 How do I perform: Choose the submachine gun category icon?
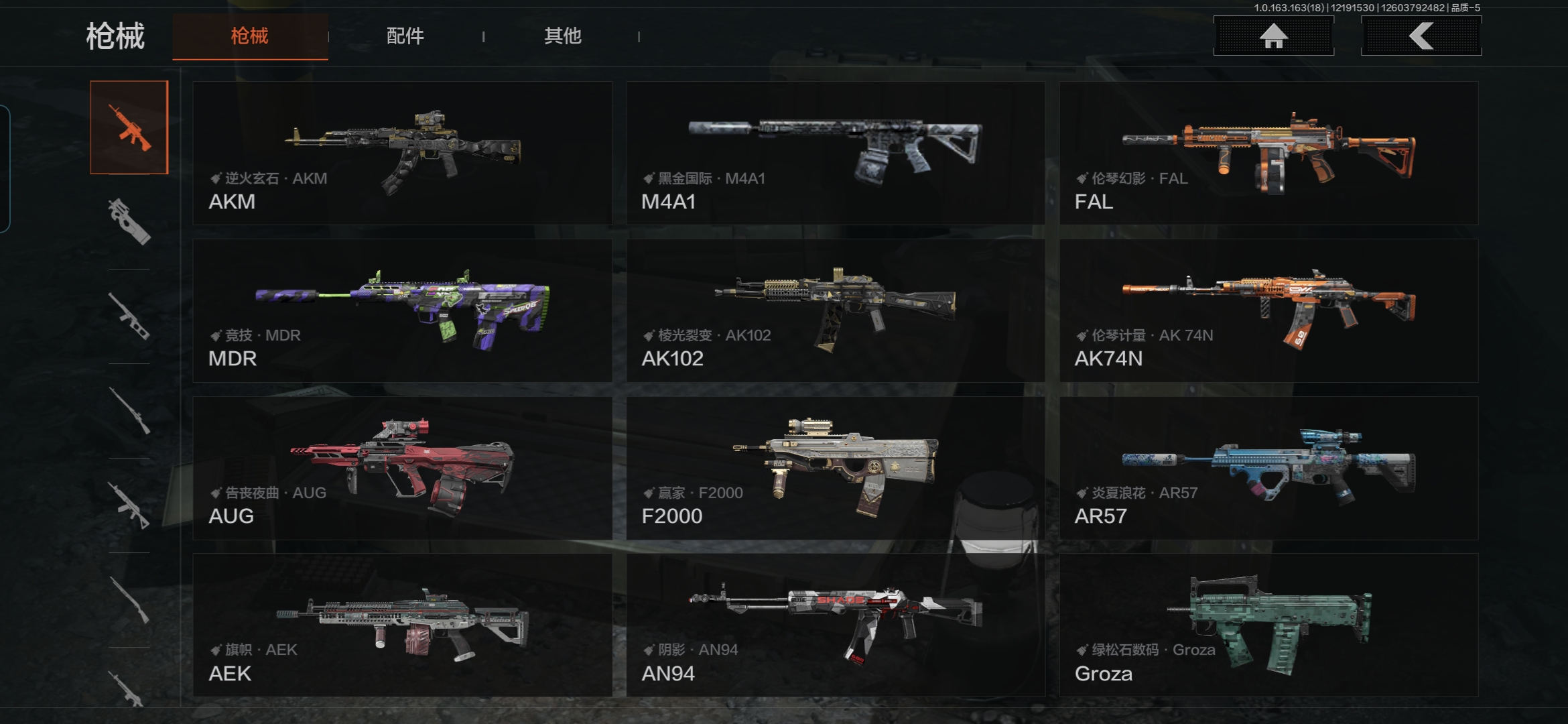point(129,221)
